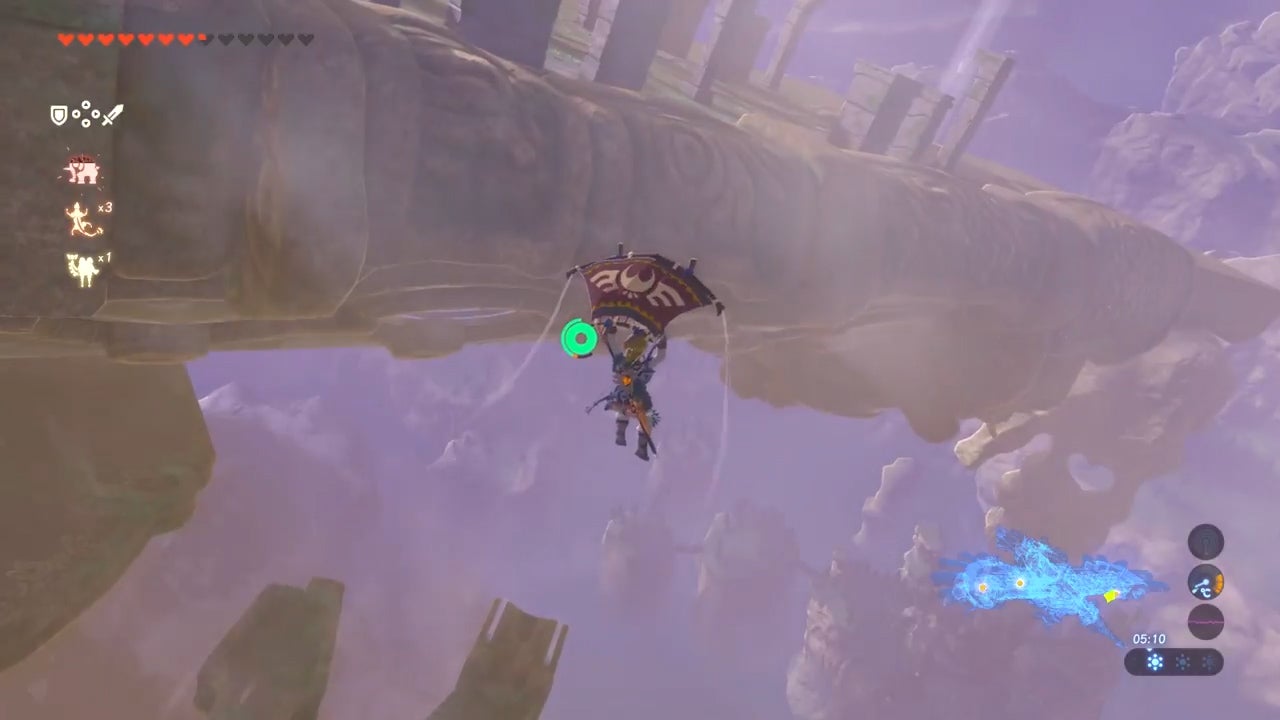Viewport: 1280px width, 720px height.
Task: Click the up arrow of the D-pad indicator
Action: pos(85,104)
